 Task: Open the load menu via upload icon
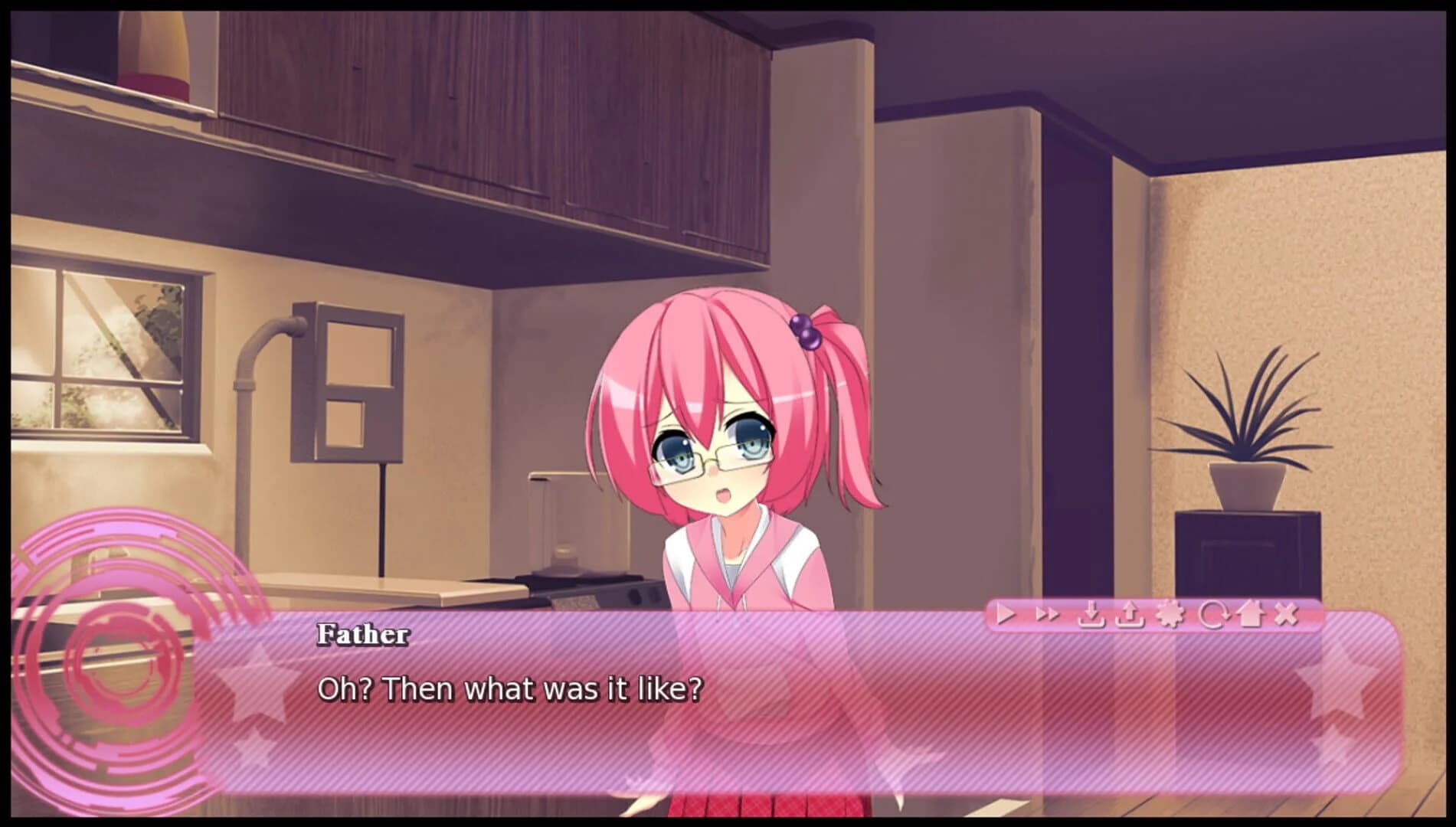[x=1129, y=613]
